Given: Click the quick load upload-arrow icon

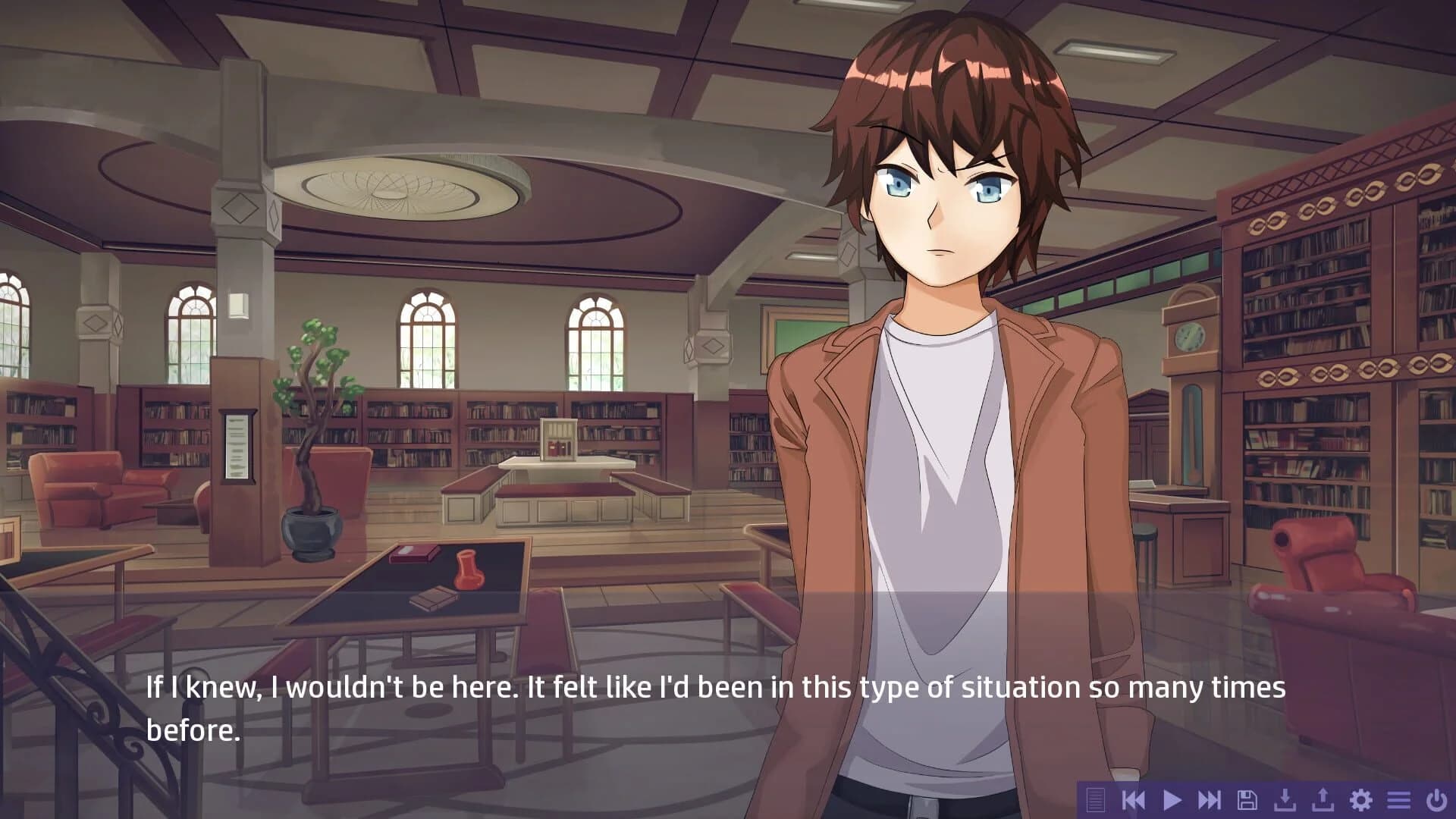Looking at the screenshot, I should (x=1323, y=799).
